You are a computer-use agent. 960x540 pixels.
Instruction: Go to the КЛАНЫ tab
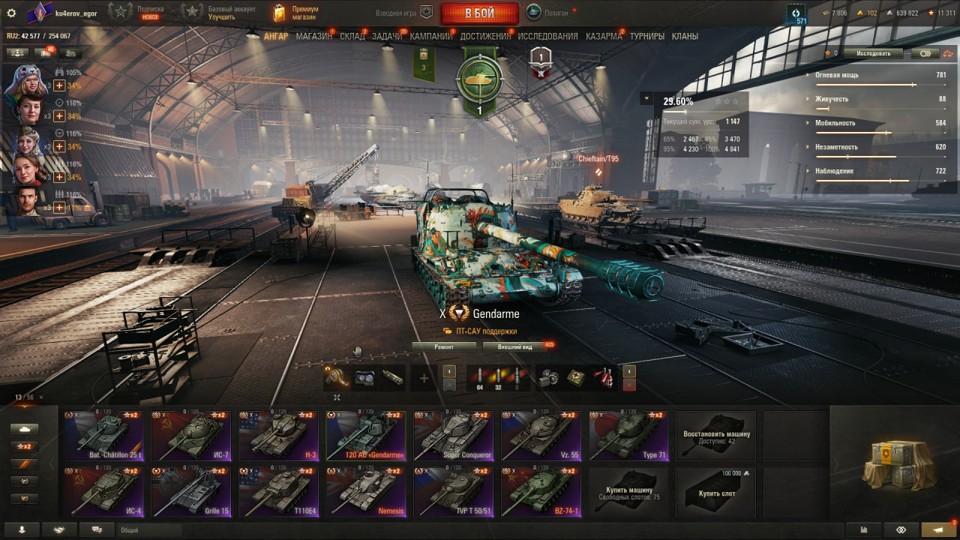[685, 36]
